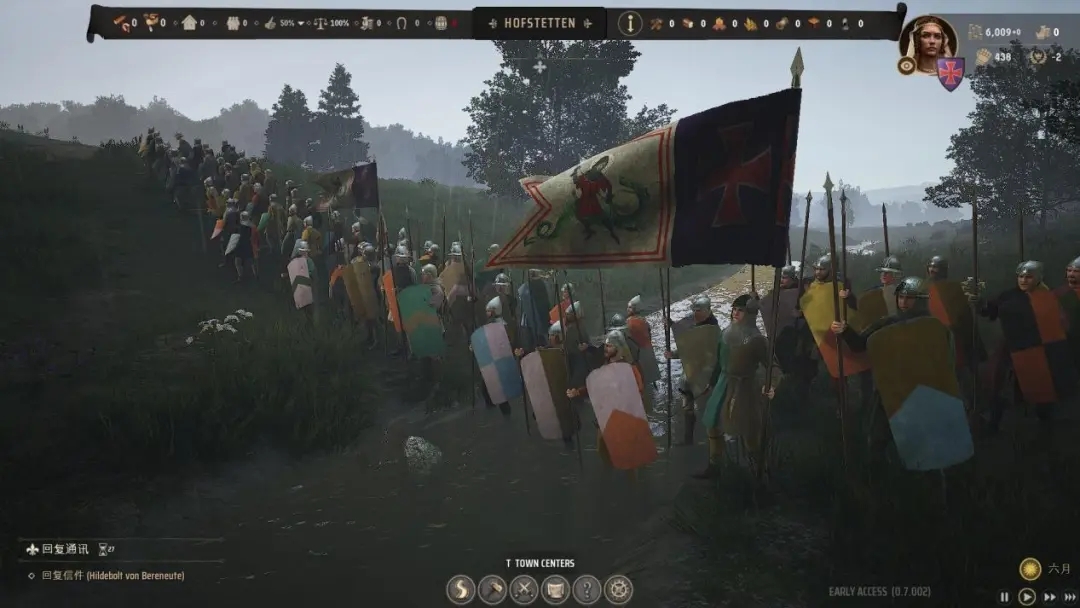Screen dimensions: 1080x608
Task: Toggle the eye icon beside the portrait
Action: click(907, 66)
